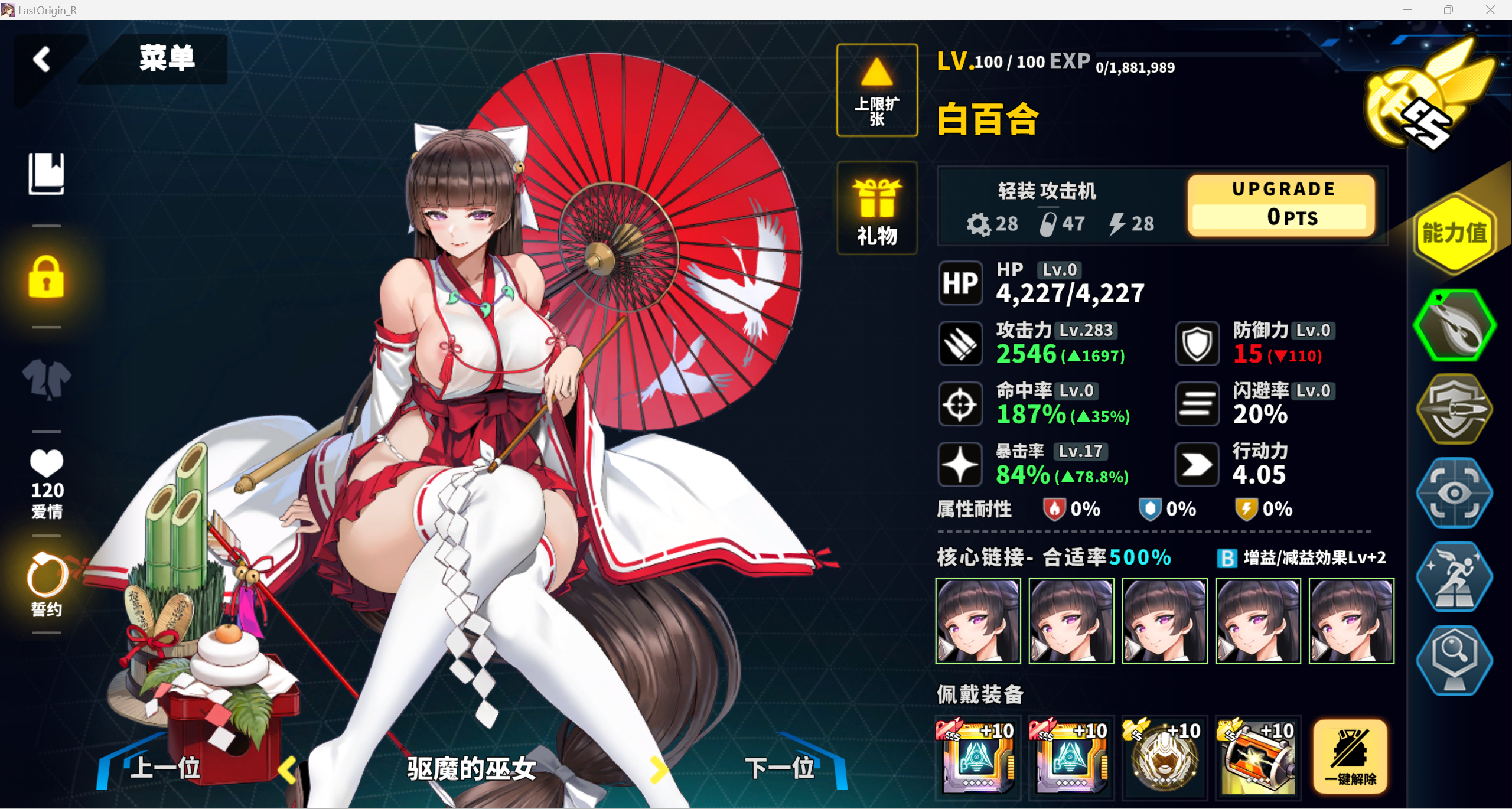The image size is (1512, 809).
Task: Open the 菜单 menu
Action: [167, 58]
